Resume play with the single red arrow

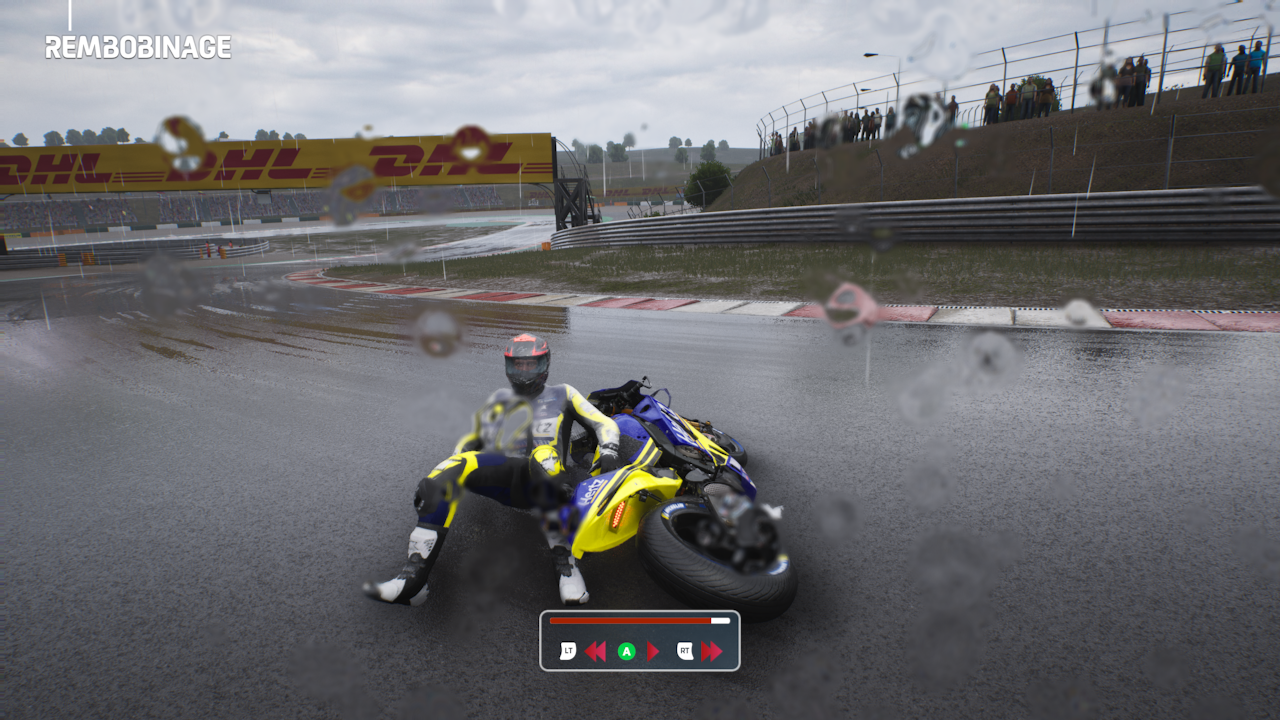pos(653,652)
